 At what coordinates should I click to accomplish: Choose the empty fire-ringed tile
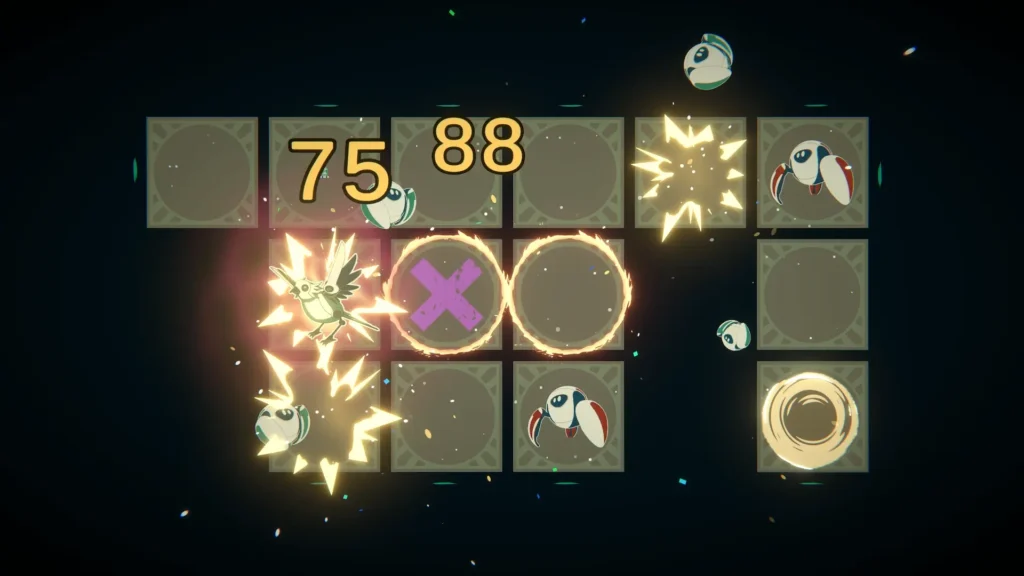click(570, 294)
